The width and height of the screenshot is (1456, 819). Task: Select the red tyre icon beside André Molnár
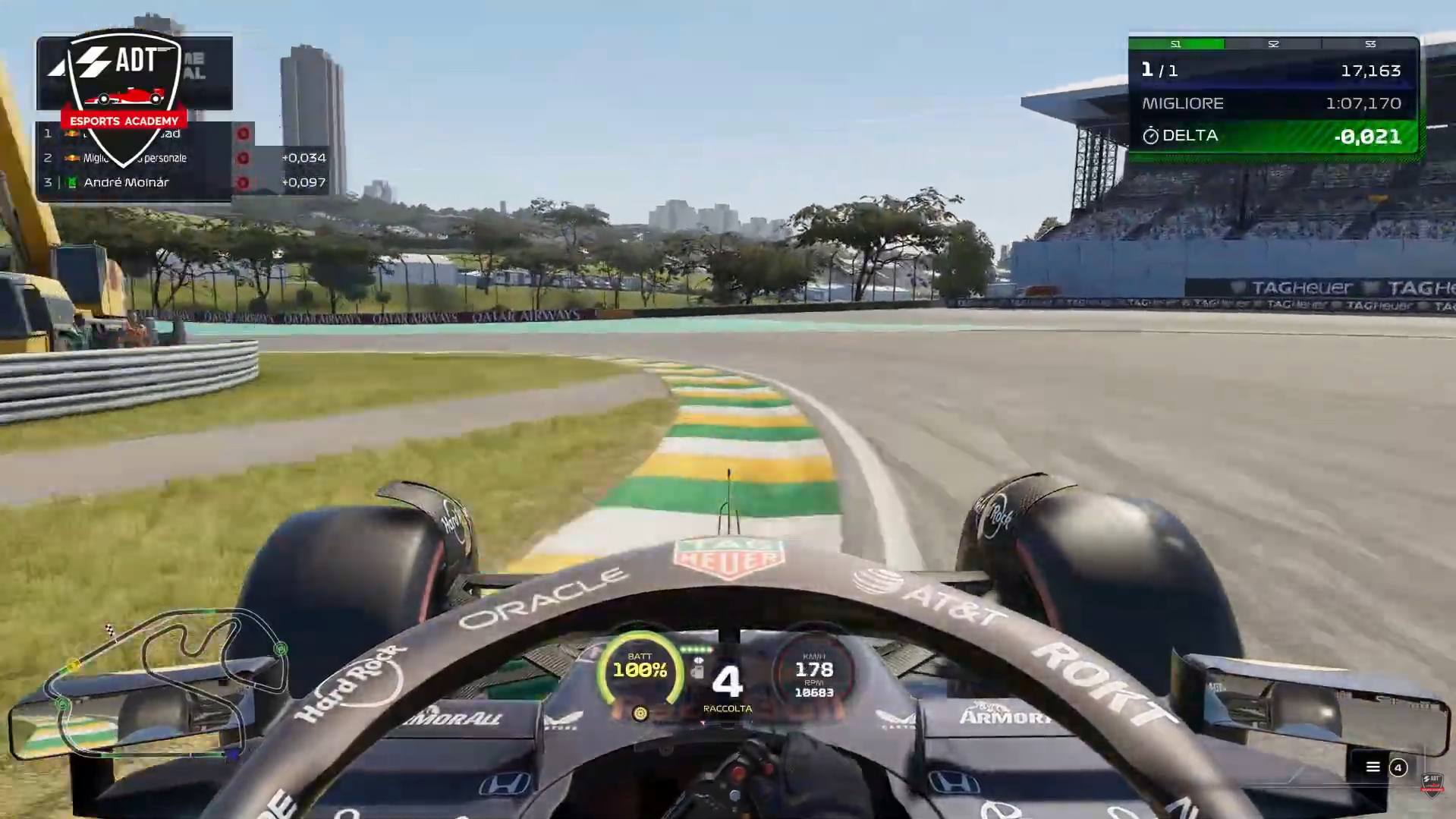pos(244,182)
